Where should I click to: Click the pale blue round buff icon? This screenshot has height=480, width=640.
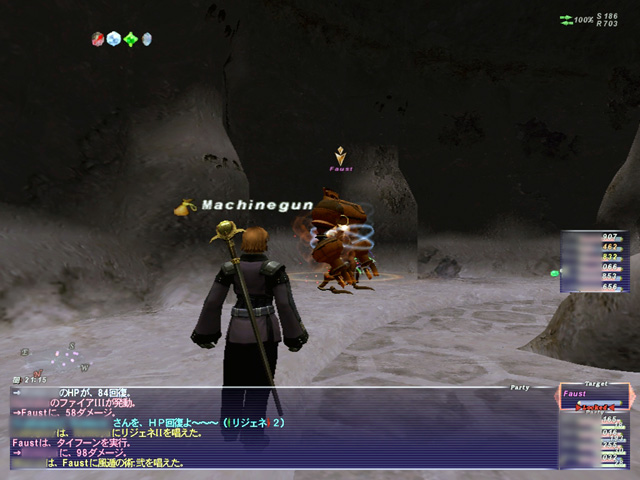(113, 39)
